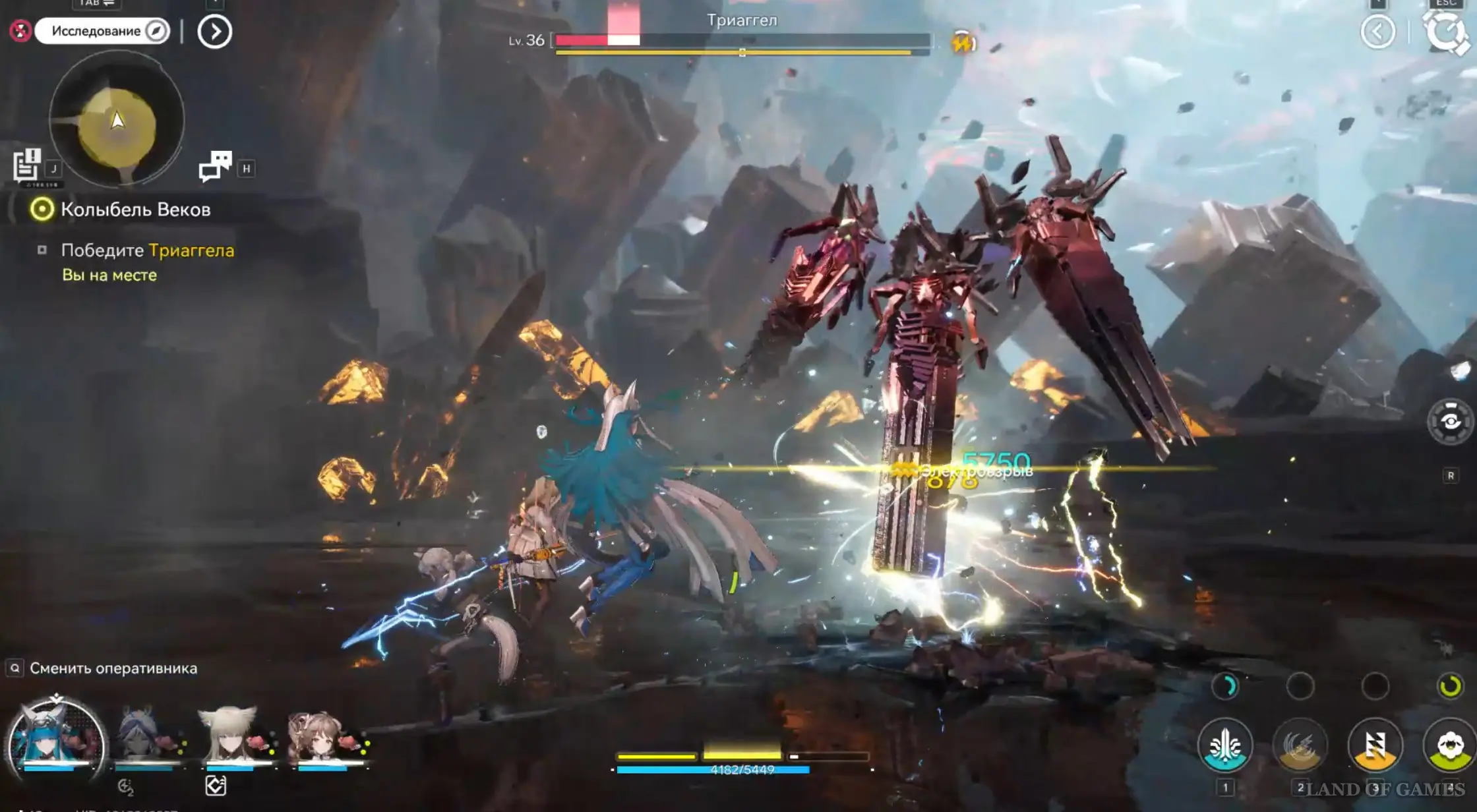
Task: Activate the green sheep skill
Action: coord(1449,745)
